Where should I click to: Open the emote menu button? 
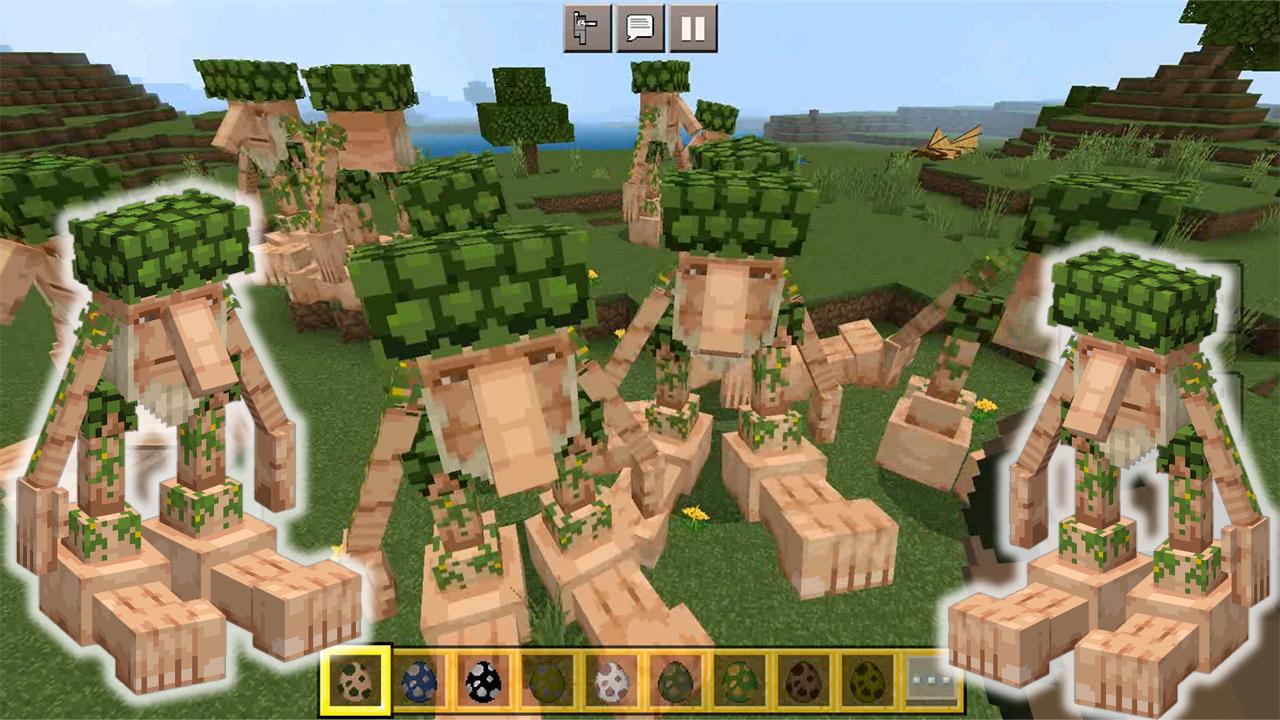point(587,28)
